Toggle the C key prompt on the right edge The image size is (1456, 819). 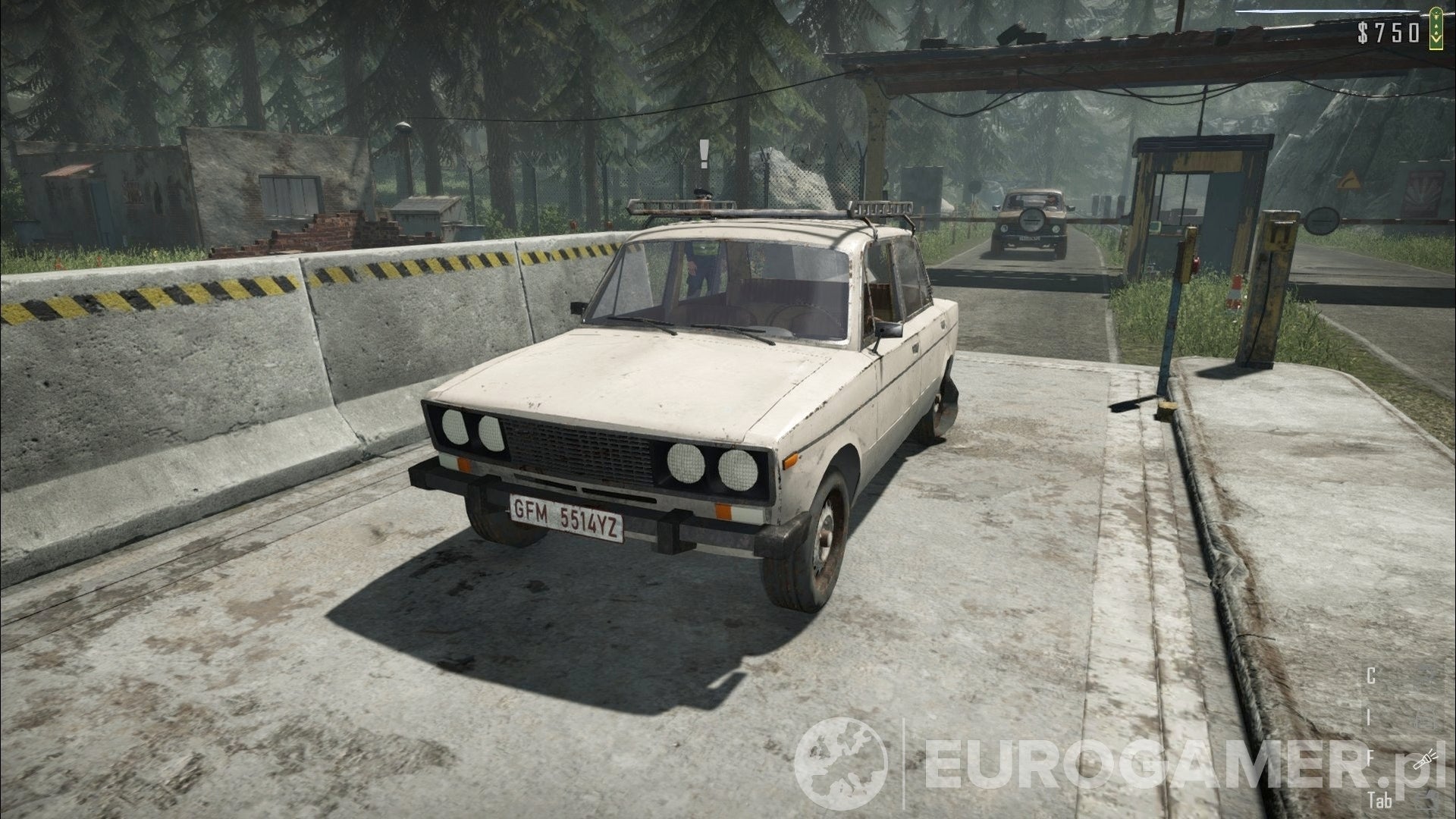pyautogui.click(x=1370, y=675)
